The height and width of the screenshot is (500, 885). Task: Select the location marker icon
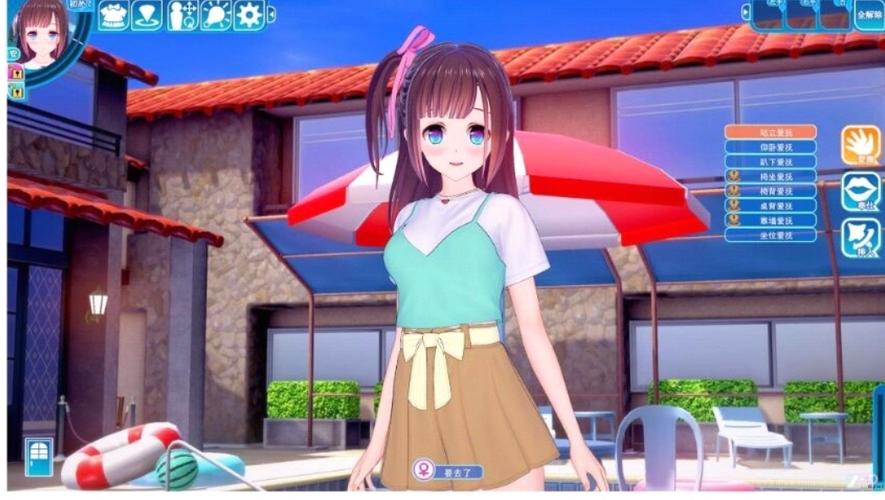tap(147, 15)
